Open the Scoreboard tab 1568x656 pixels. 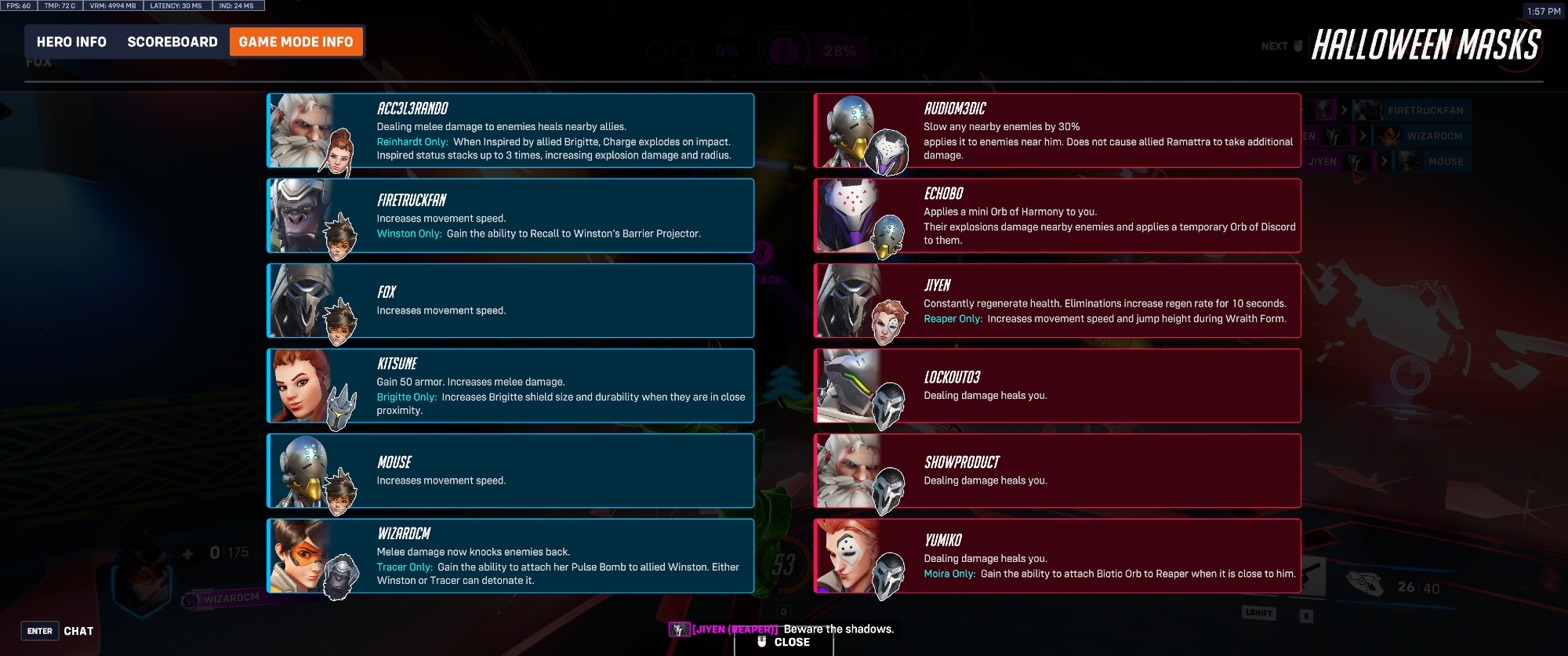click(x=172, y=42)
